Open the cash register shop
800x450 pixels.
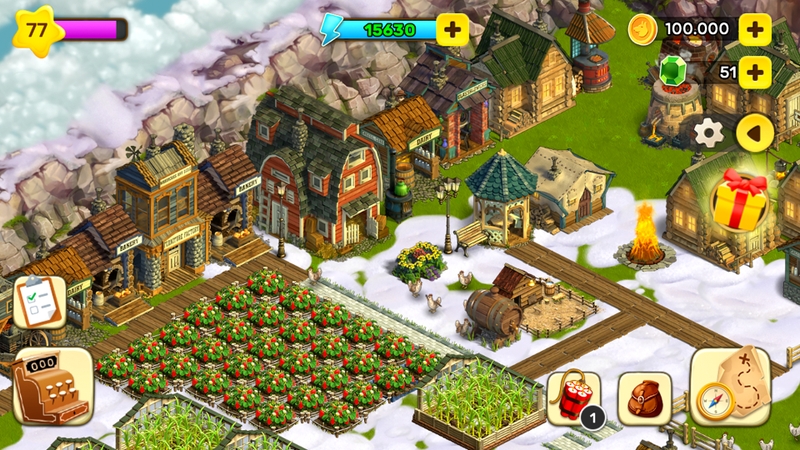(51, 386)
